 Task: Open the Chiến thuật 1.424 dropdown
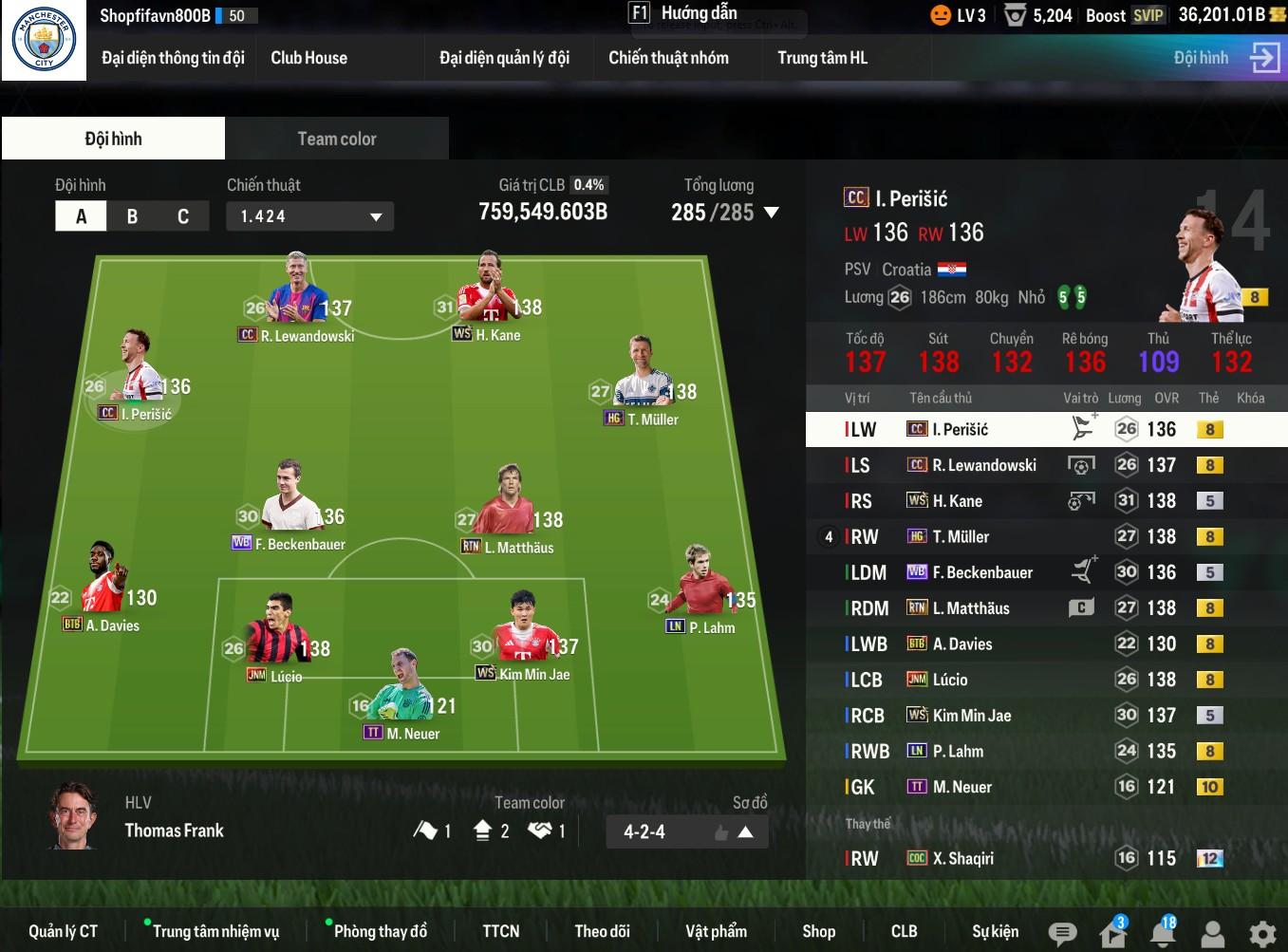click(309, 216)
